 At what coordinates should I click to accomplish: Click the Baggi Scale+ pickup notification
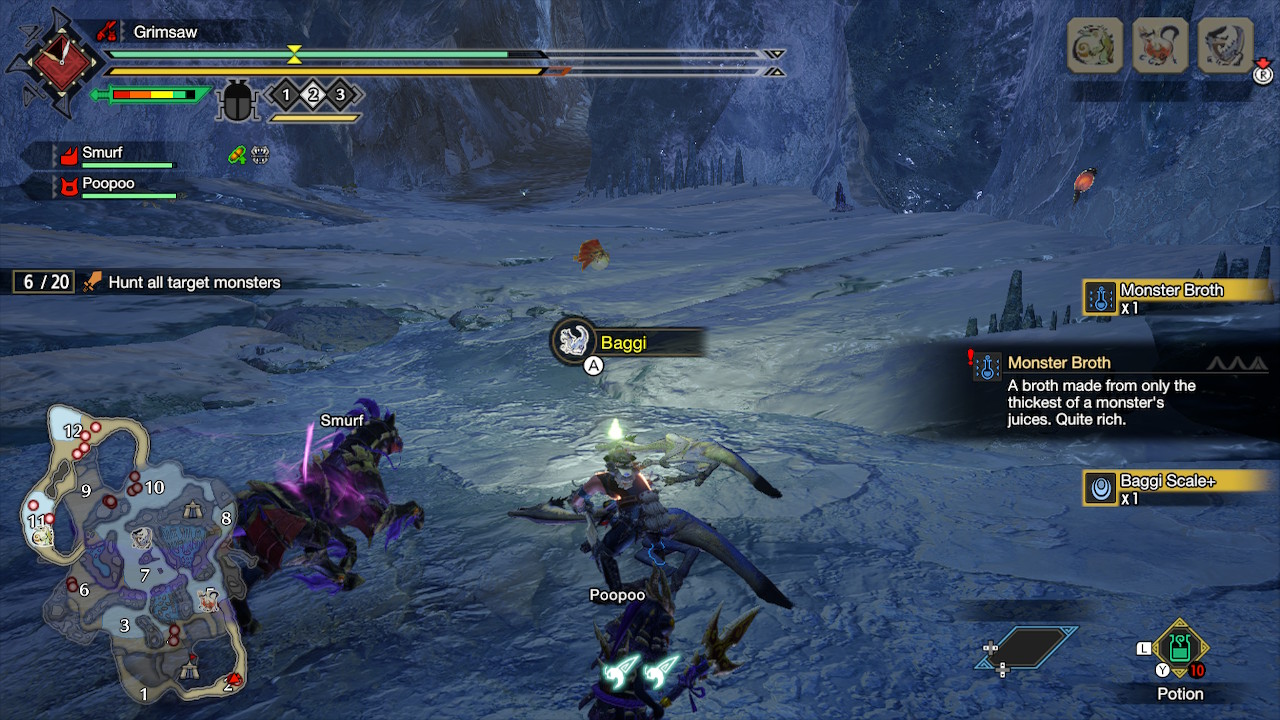pyautogui.click(x=1166, y=487)
